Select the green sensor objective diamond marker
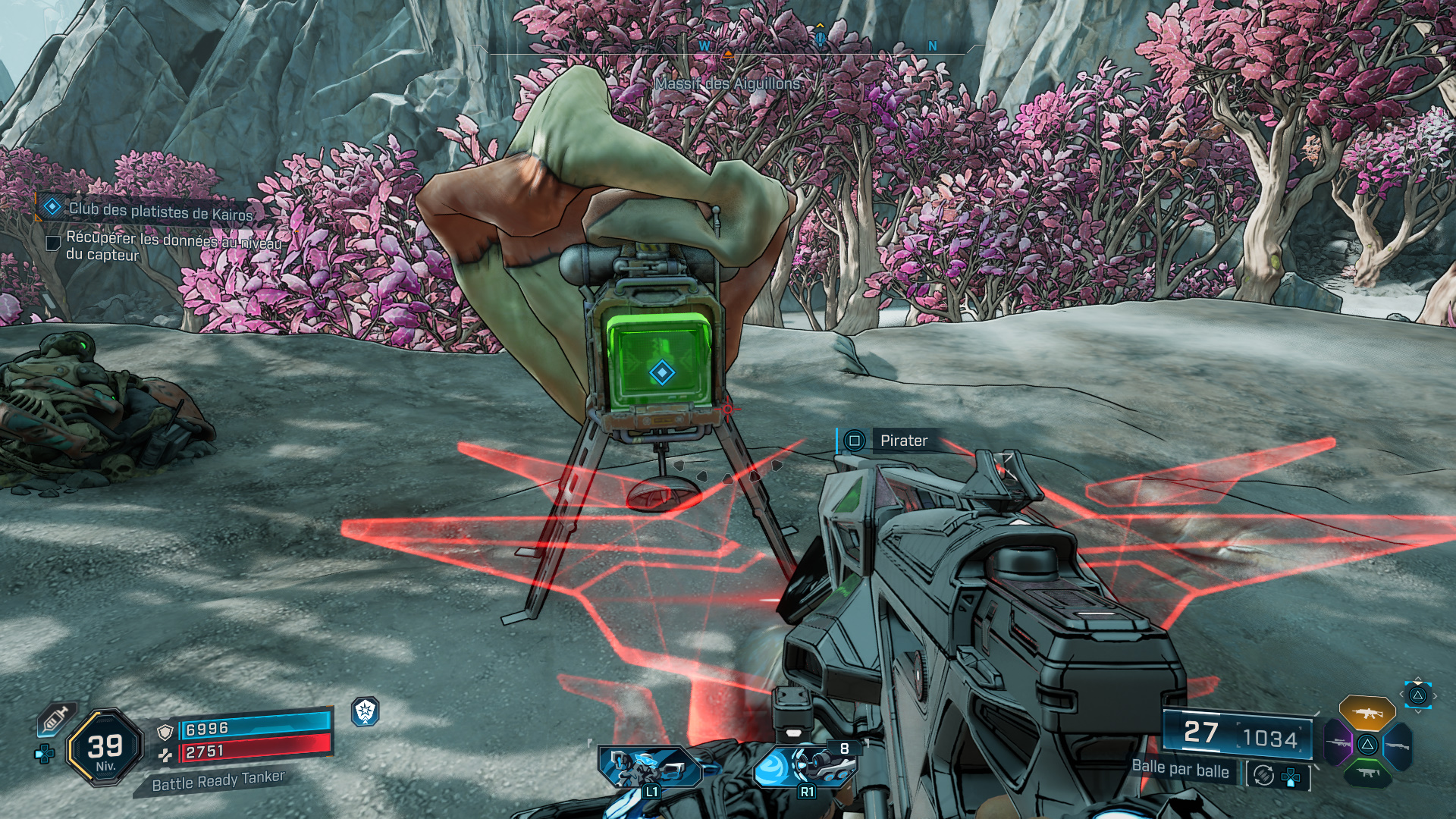1456x819 pixels. pyautogui.click(x=662, y=373)
